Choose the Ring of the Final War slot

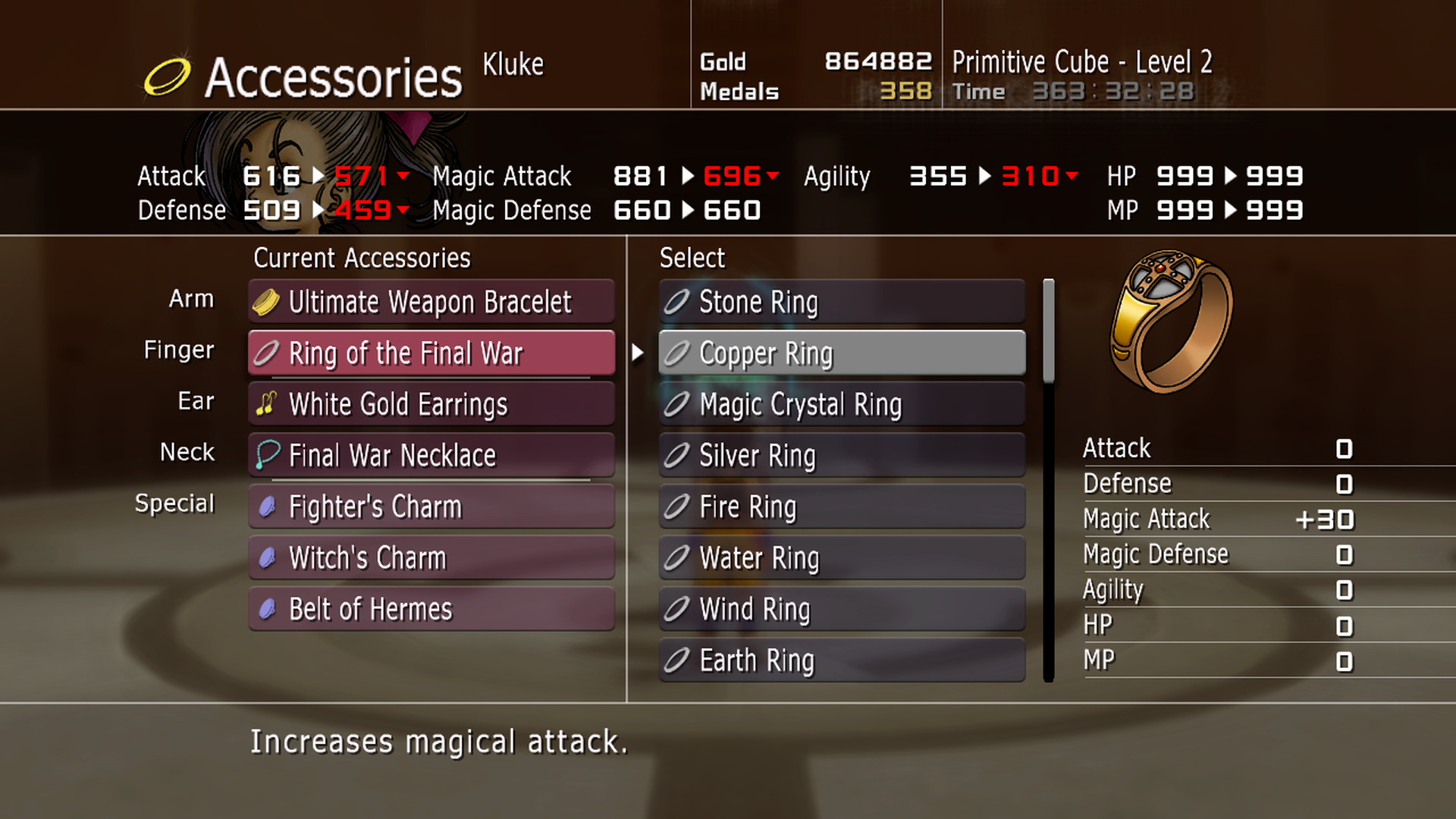click(x=431, y=353)
